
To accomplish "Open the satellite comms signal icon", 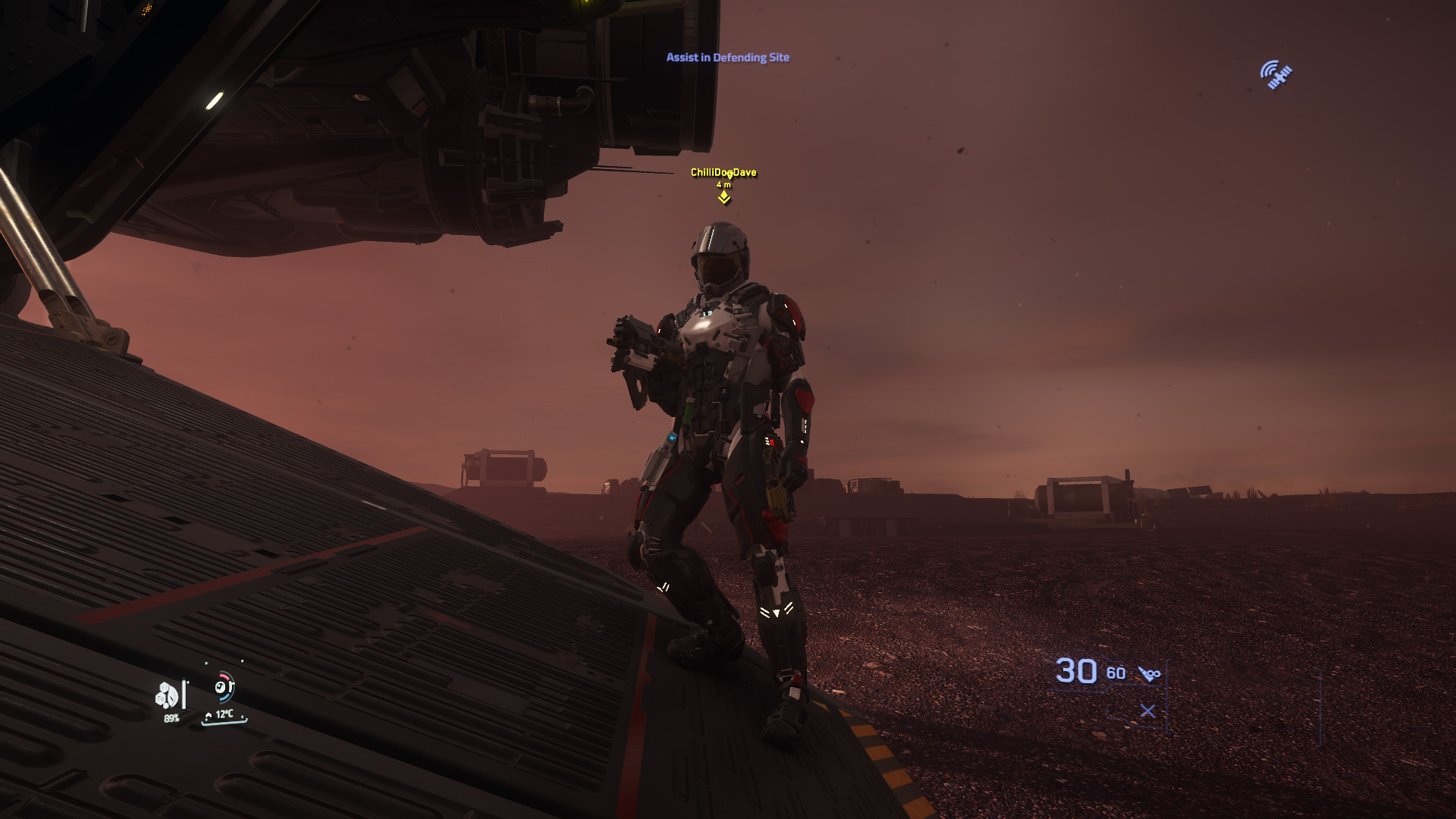I will click(1276, 75).
